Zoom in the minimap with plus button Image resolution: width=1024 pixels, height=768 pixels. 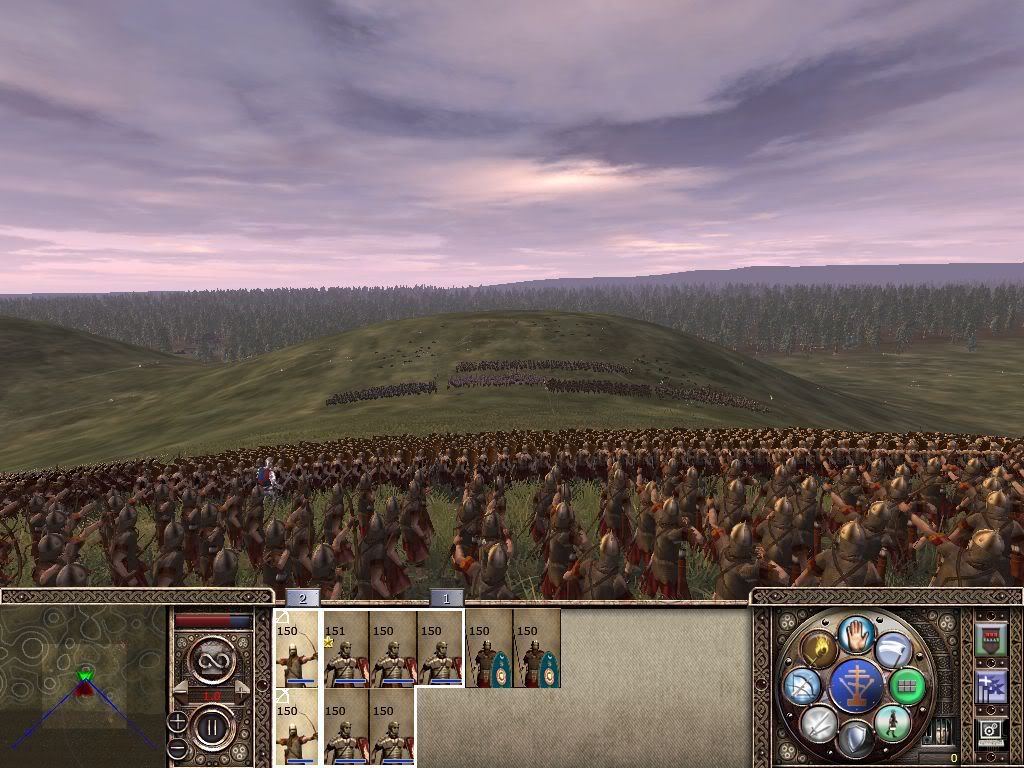tap(177, 721)
